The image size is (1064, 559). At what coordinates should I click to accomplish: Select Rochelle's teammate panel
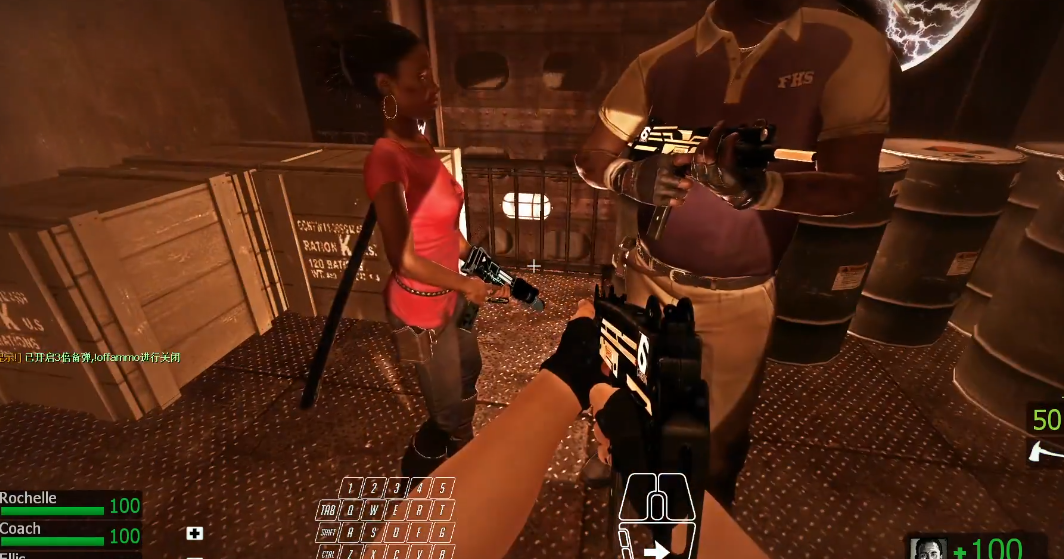[x=70, y=503]
